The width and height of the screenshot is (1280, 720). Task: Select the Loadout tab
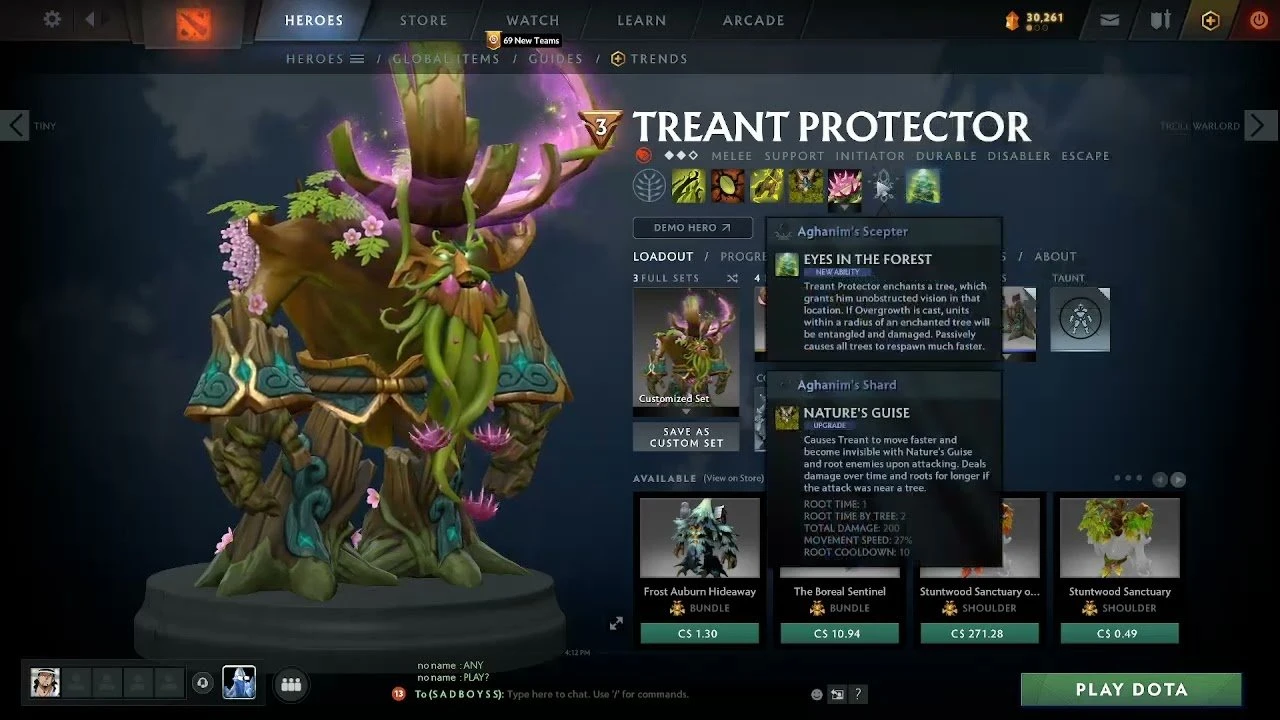pyautogui.click(x=663, y=257)
